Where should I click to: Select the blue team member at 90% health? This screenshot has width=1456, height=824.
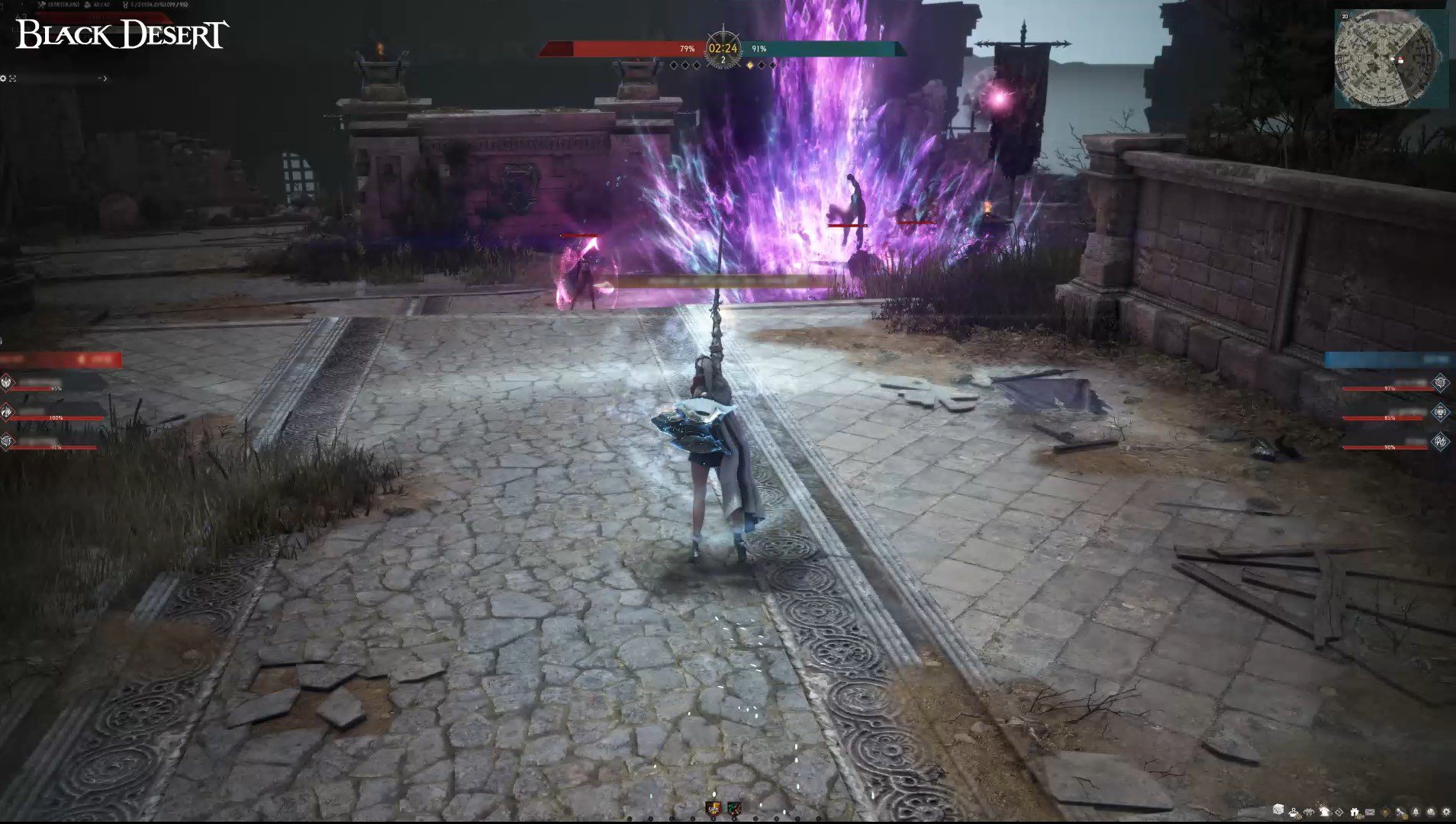click(1389, 442)
